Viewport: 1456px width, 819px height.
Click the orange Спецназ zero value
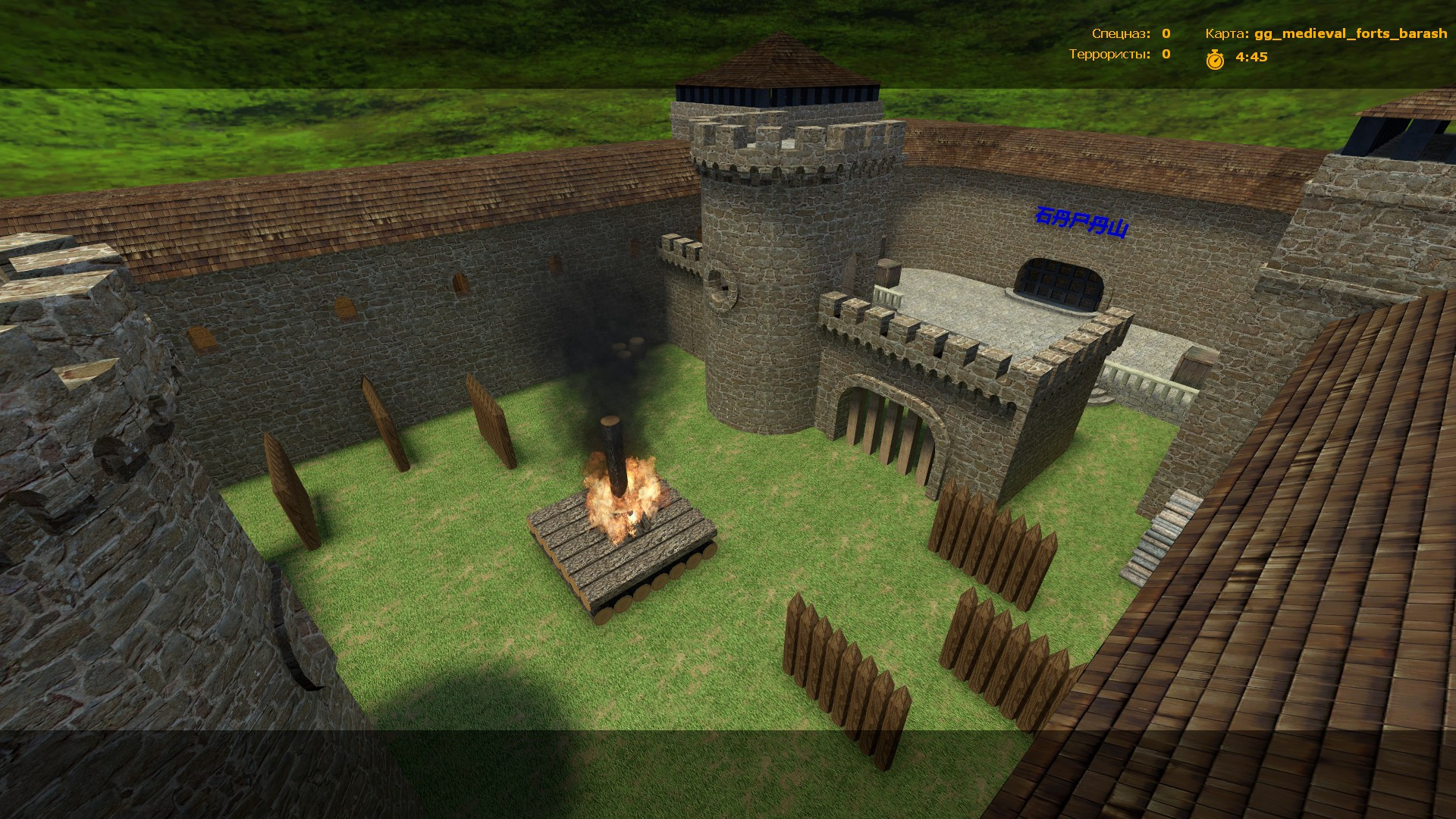[1165, 34]
